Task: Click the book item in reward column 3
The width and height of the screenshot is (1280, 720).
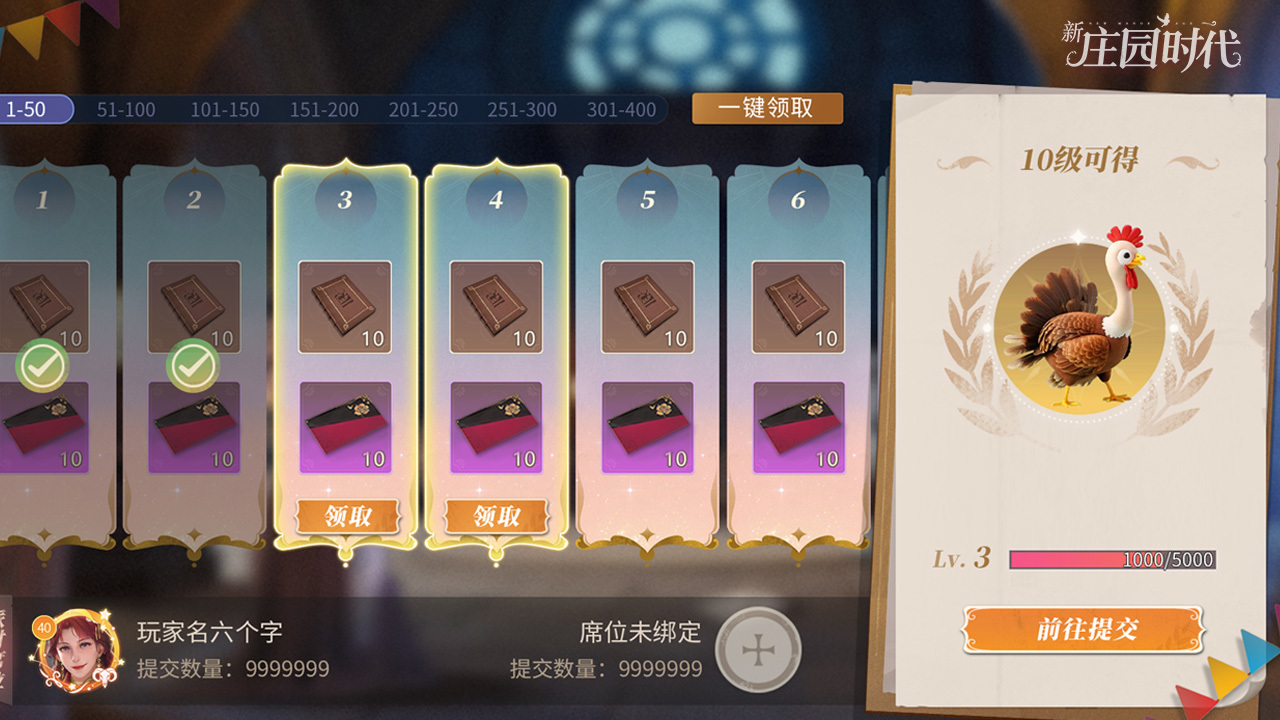Action: pyautogui.click(x=344, y=305)
